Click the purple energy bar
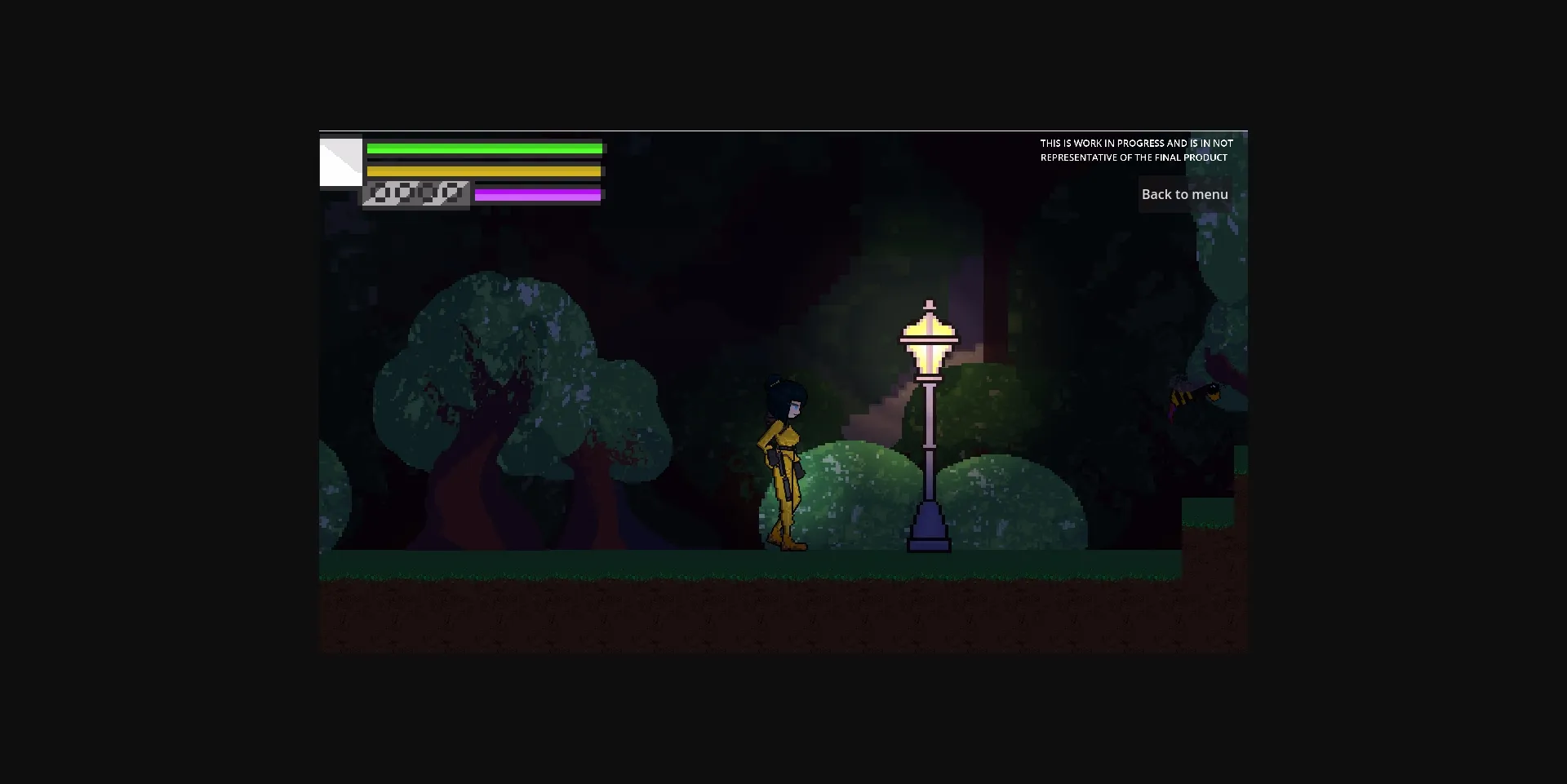The image size is (1567, 784). (x=537, y=194)
